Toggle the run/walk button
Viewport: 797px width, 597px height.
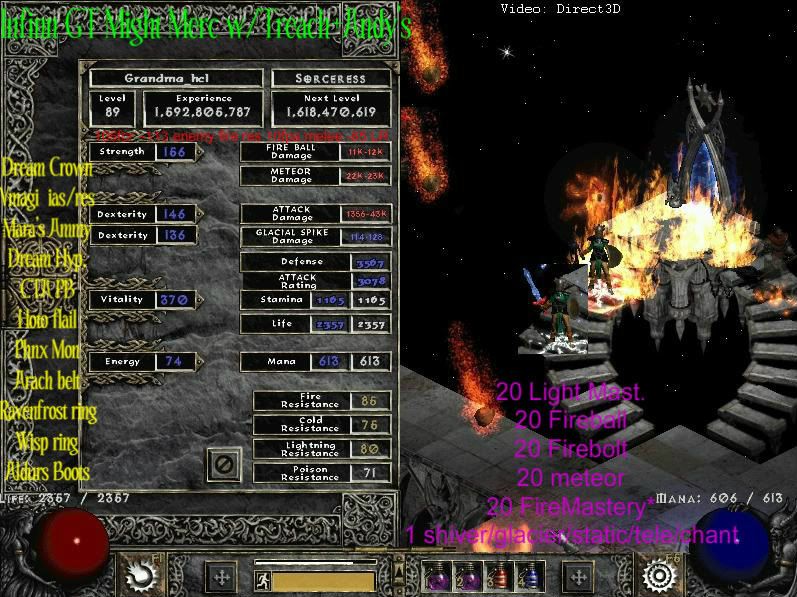click(x=262, y=579)
